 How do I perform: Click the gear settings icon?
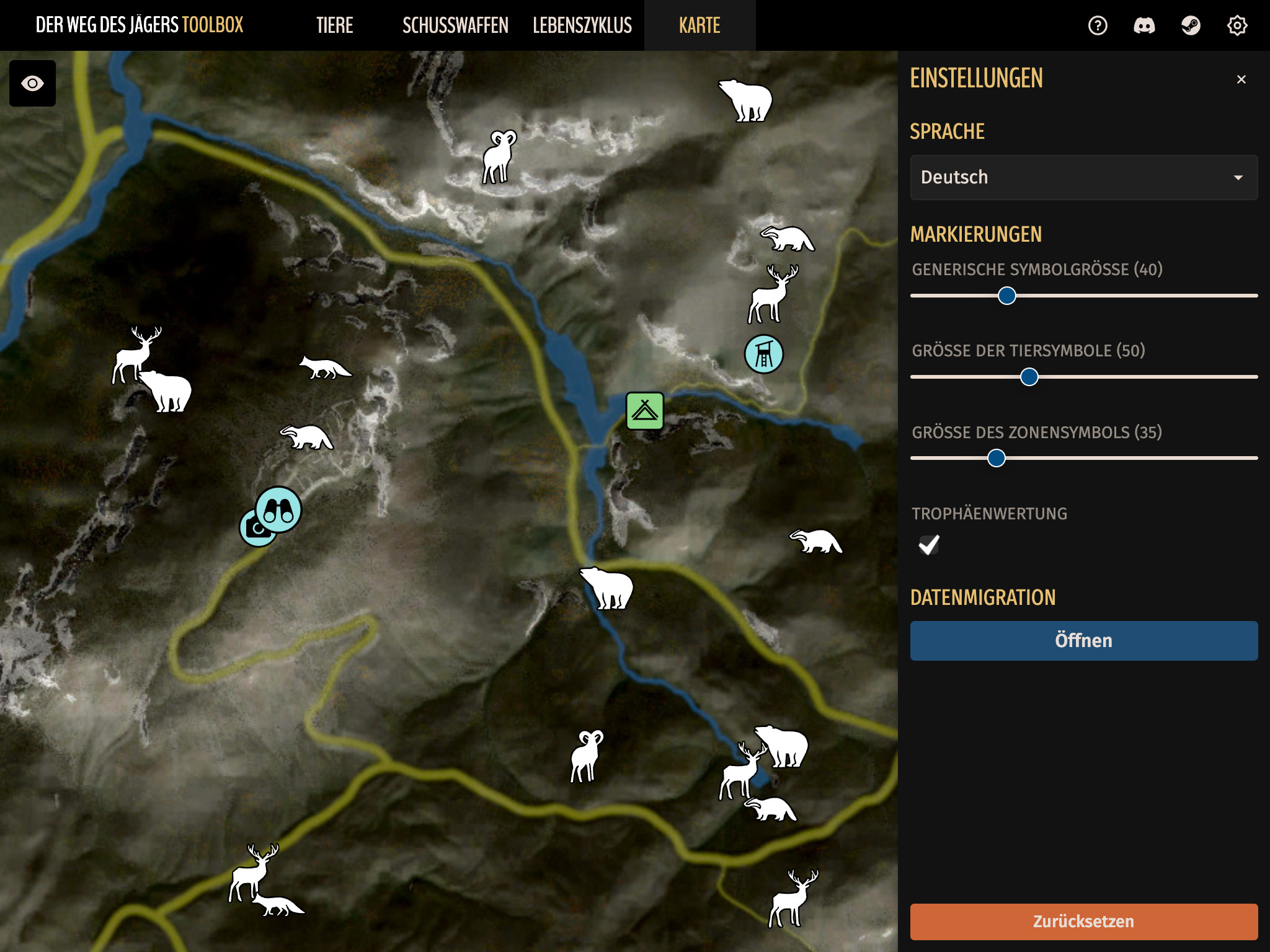(1237, 25)
